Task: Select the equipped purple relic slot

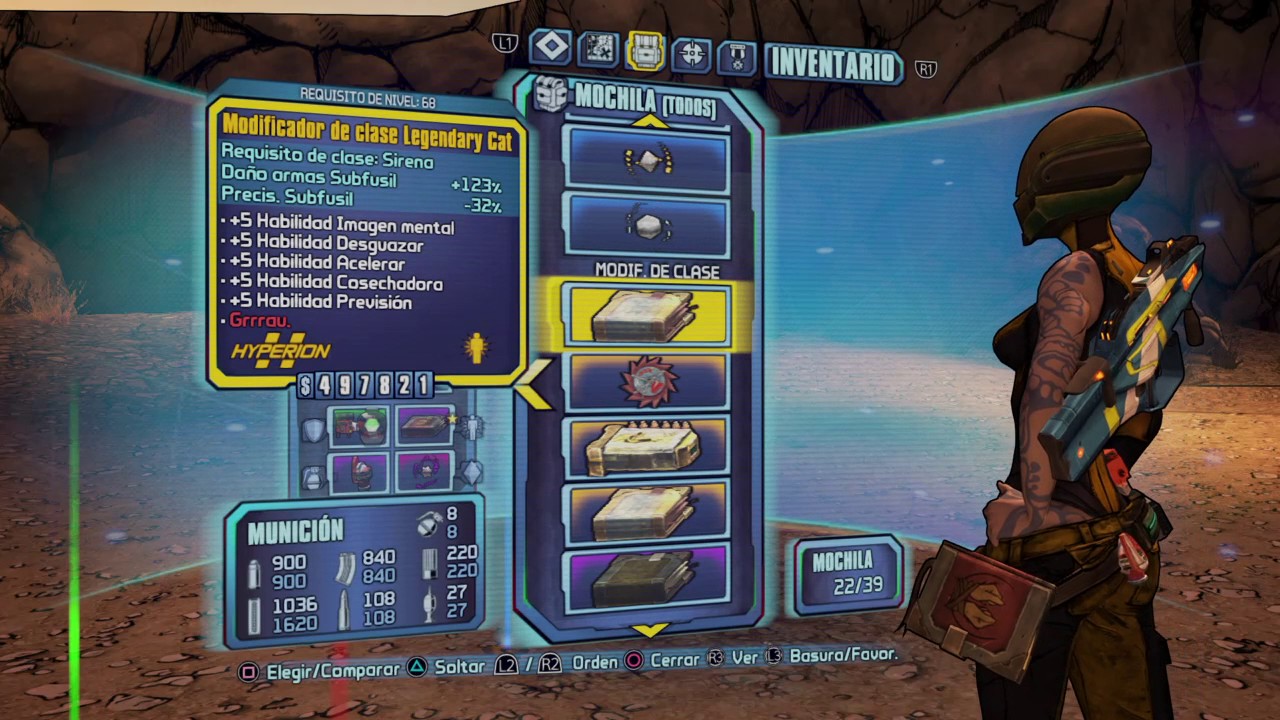Action: [x=425, y=472]
